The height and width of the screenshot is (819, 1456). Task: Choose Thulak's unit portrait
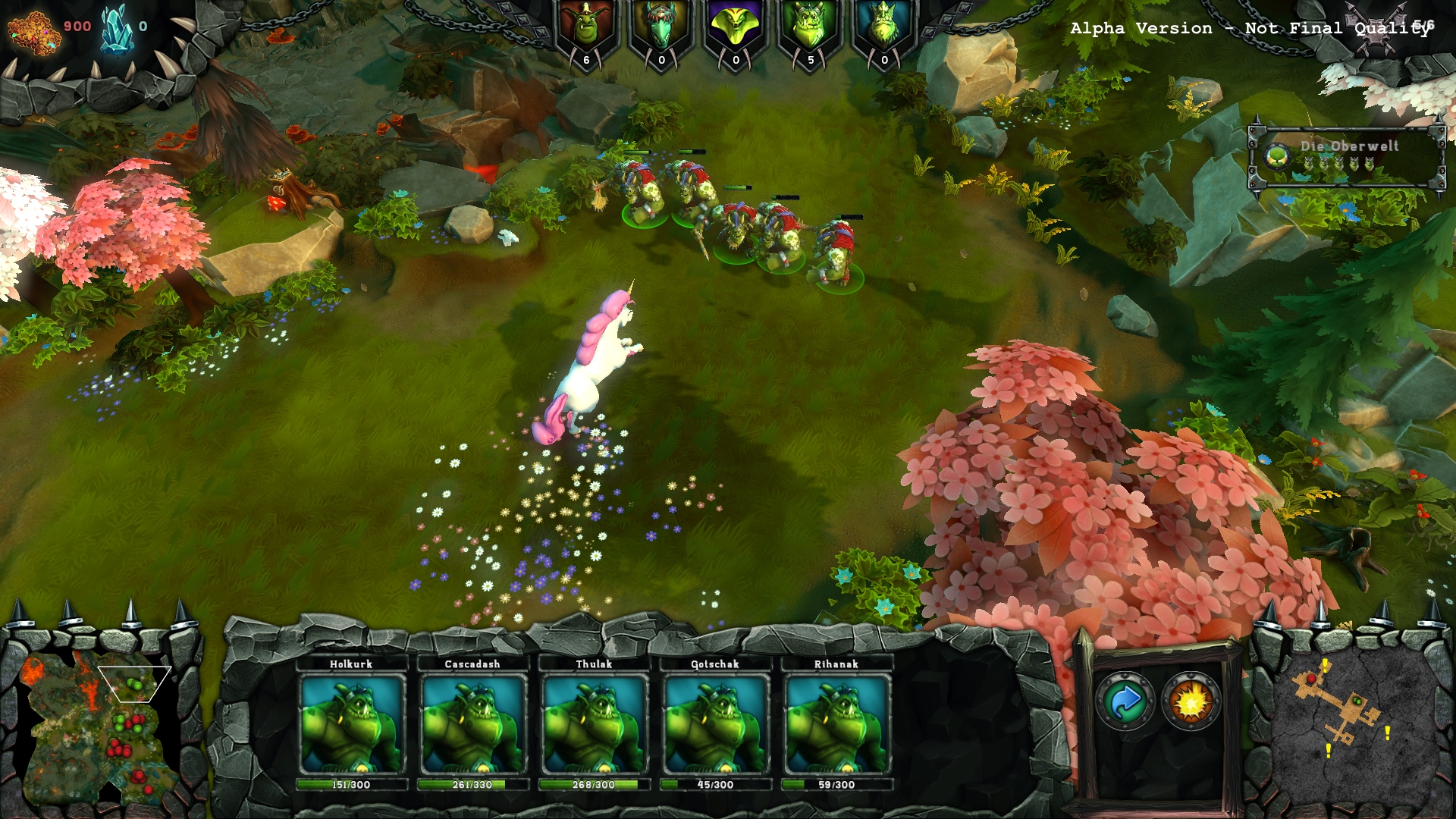click(594, 723)
